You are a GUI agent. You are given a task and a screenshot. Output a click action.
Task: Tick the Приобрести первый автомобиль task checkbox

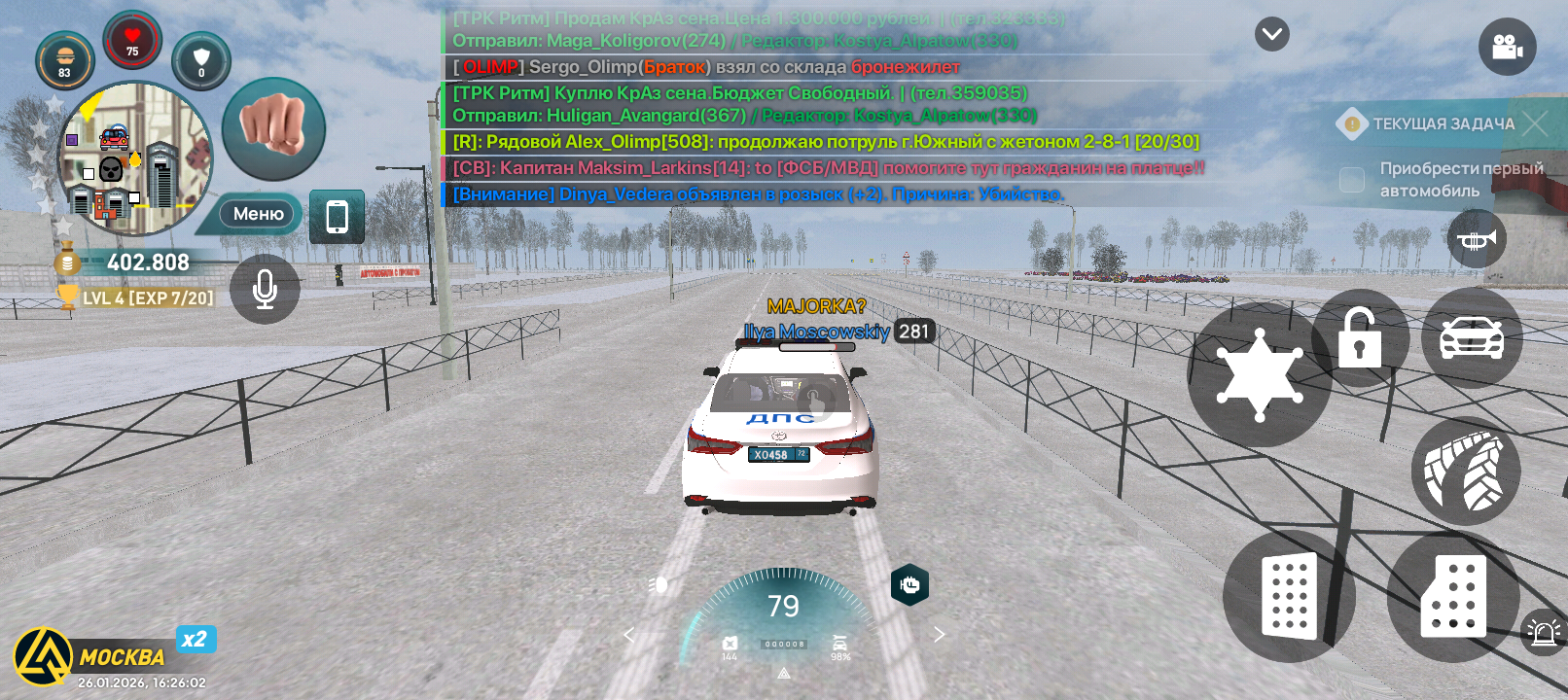coord(1352,180)
